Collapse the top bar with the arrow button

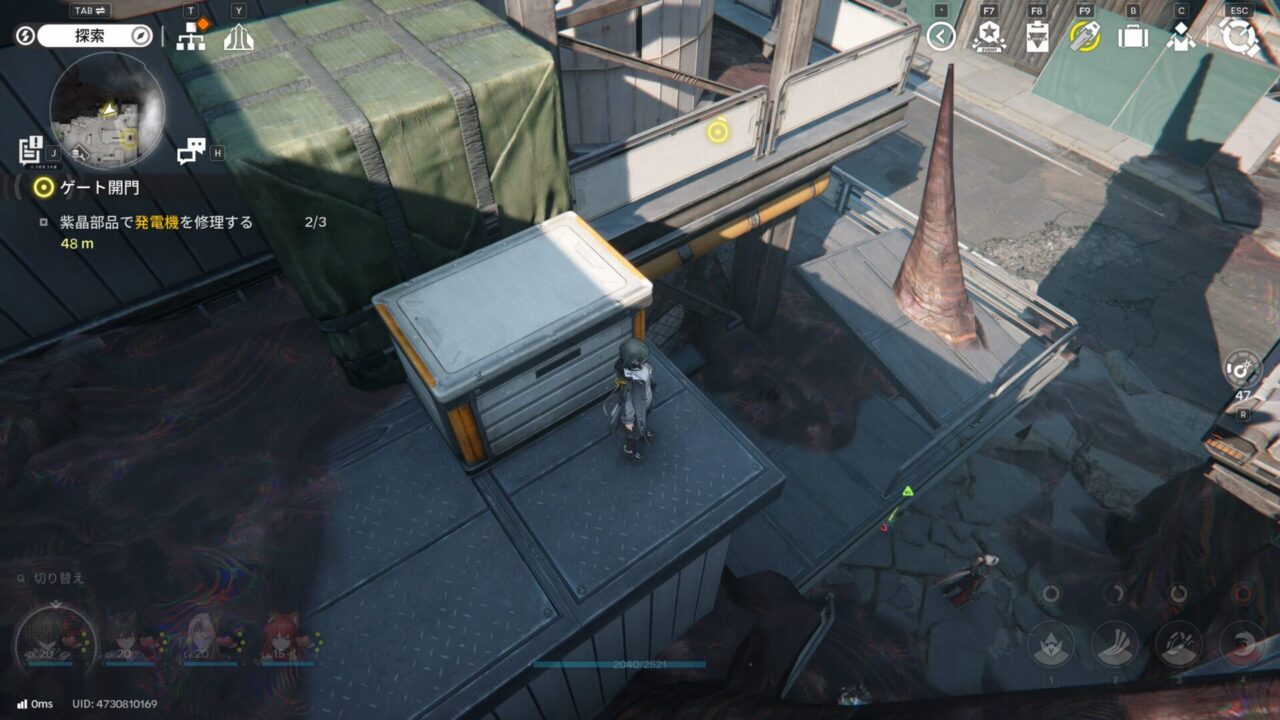click(x=940, y=37)
